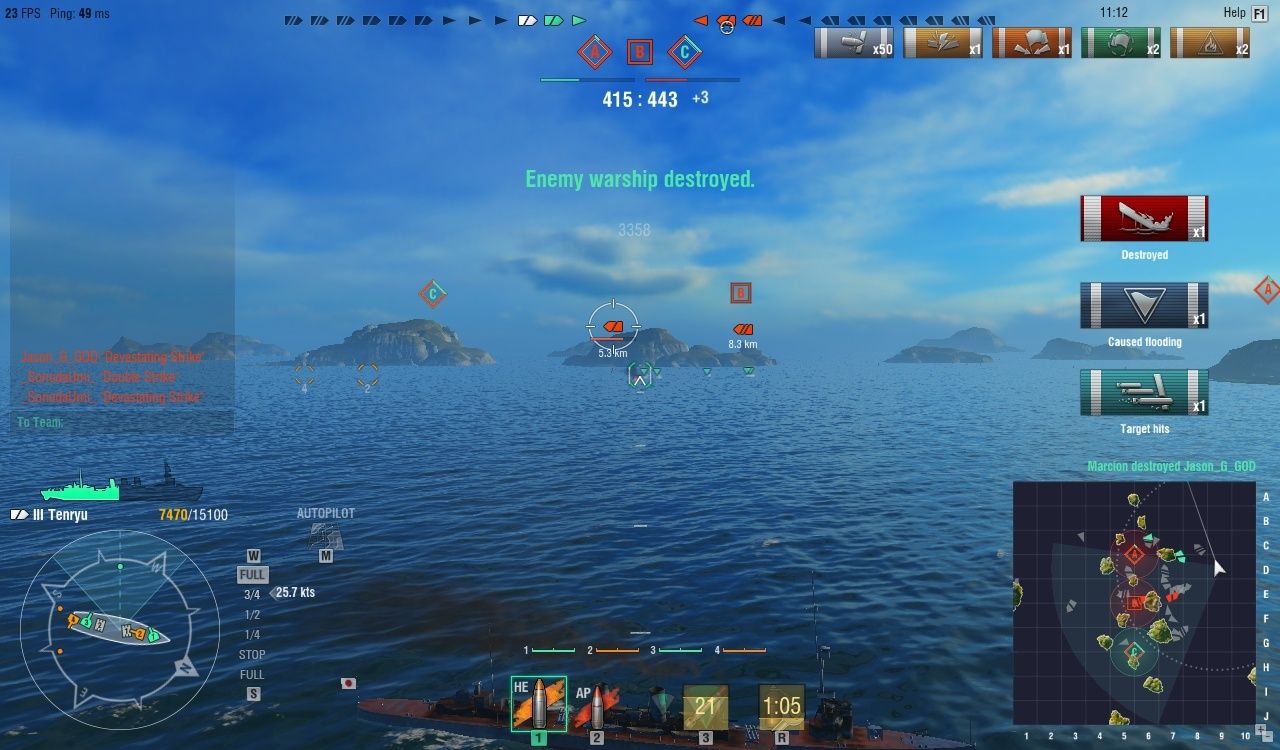Set engine speed to FULL ahead
The height and width of the screenshot is (750, 1280).
tap(251, 575)
